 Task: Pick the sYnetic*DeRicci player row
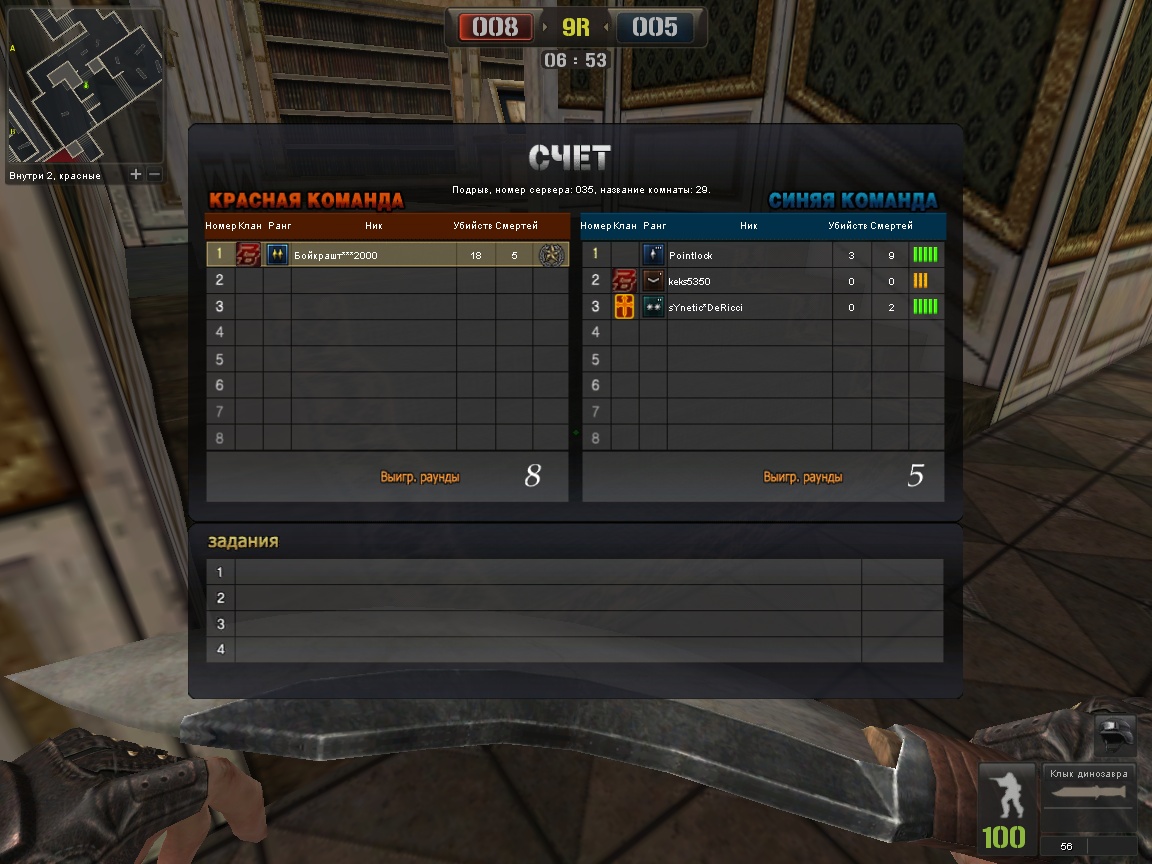point(762,307)
